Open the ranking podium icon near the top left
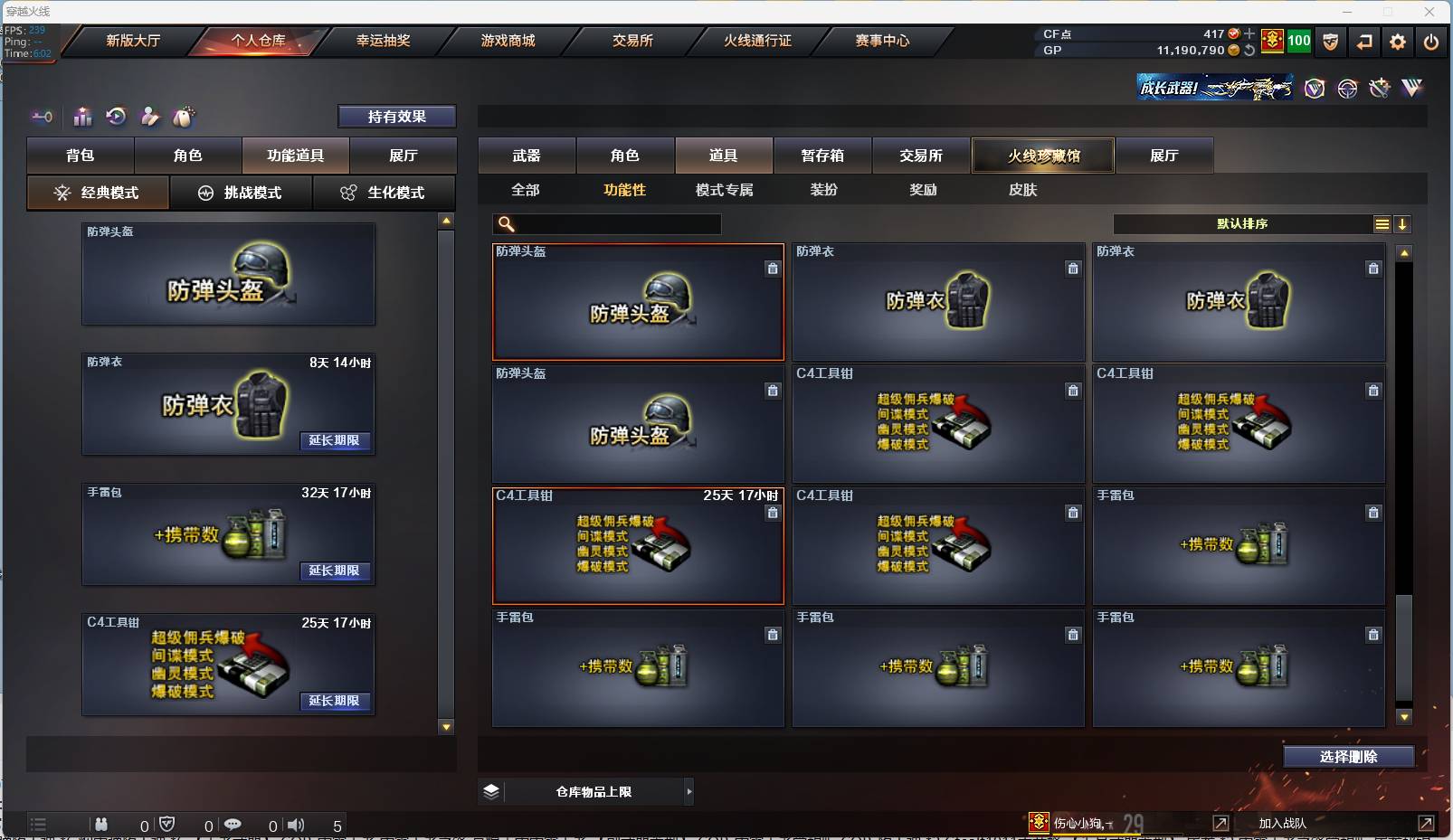This screenshot has width=1453, height=840. click(x=82, y=117)
